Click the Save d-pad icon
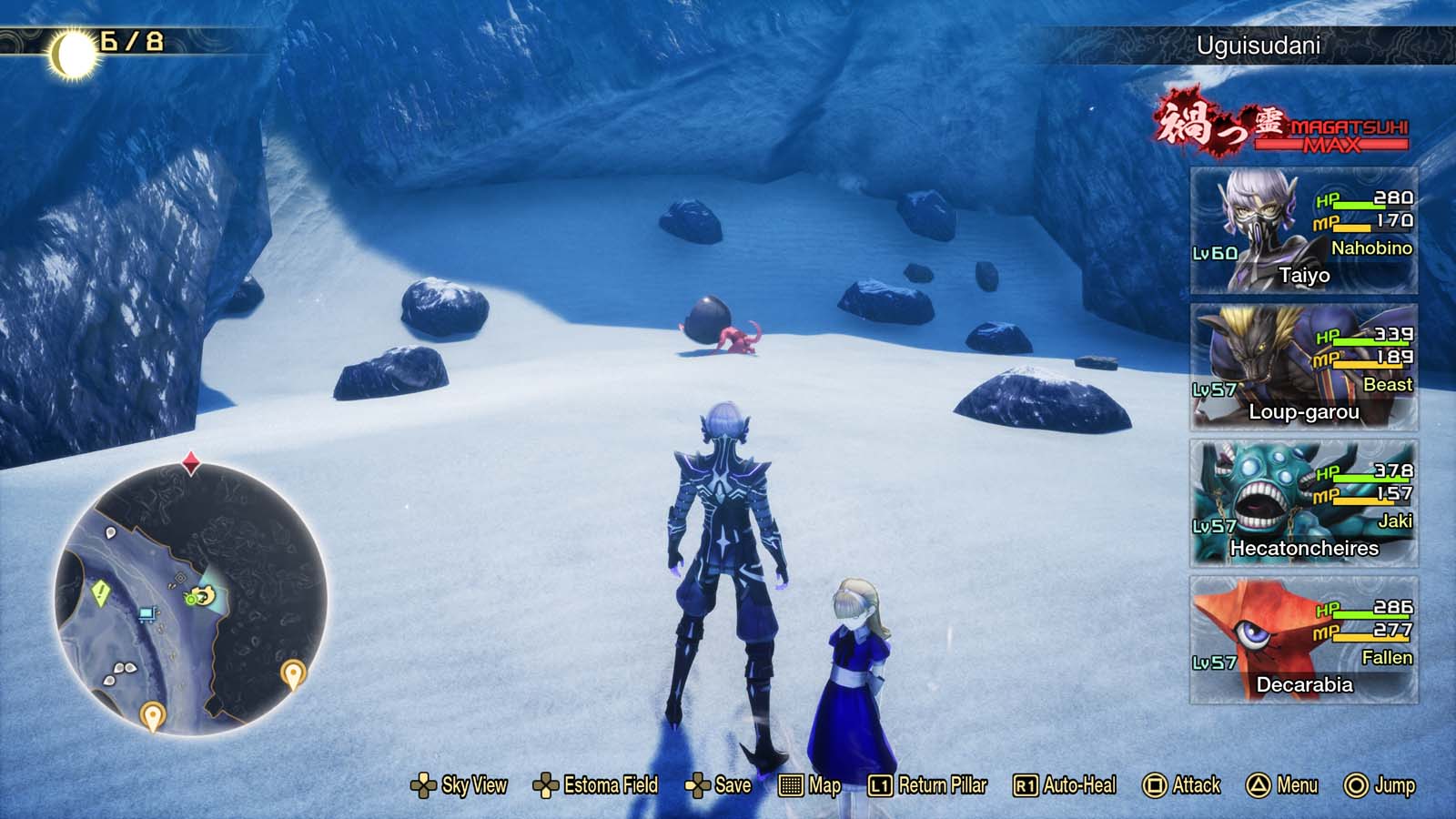 pos(699,784)
